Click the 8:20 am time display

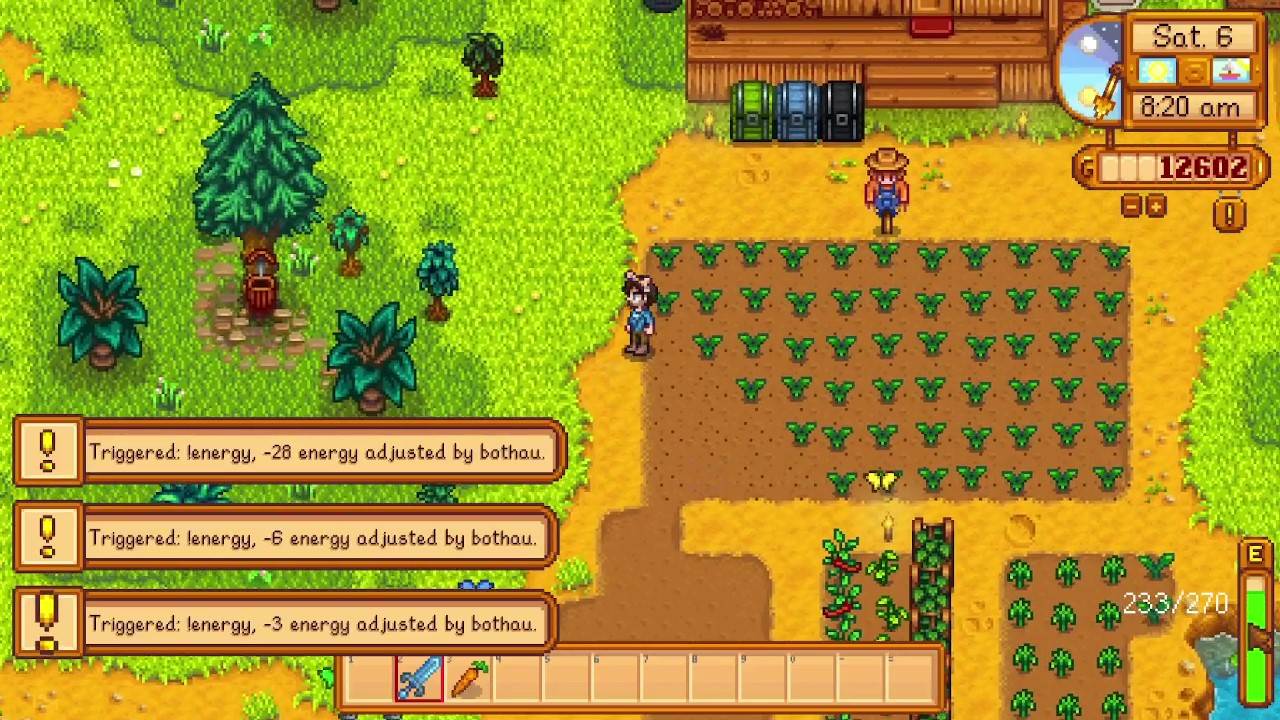[1190, 107]
